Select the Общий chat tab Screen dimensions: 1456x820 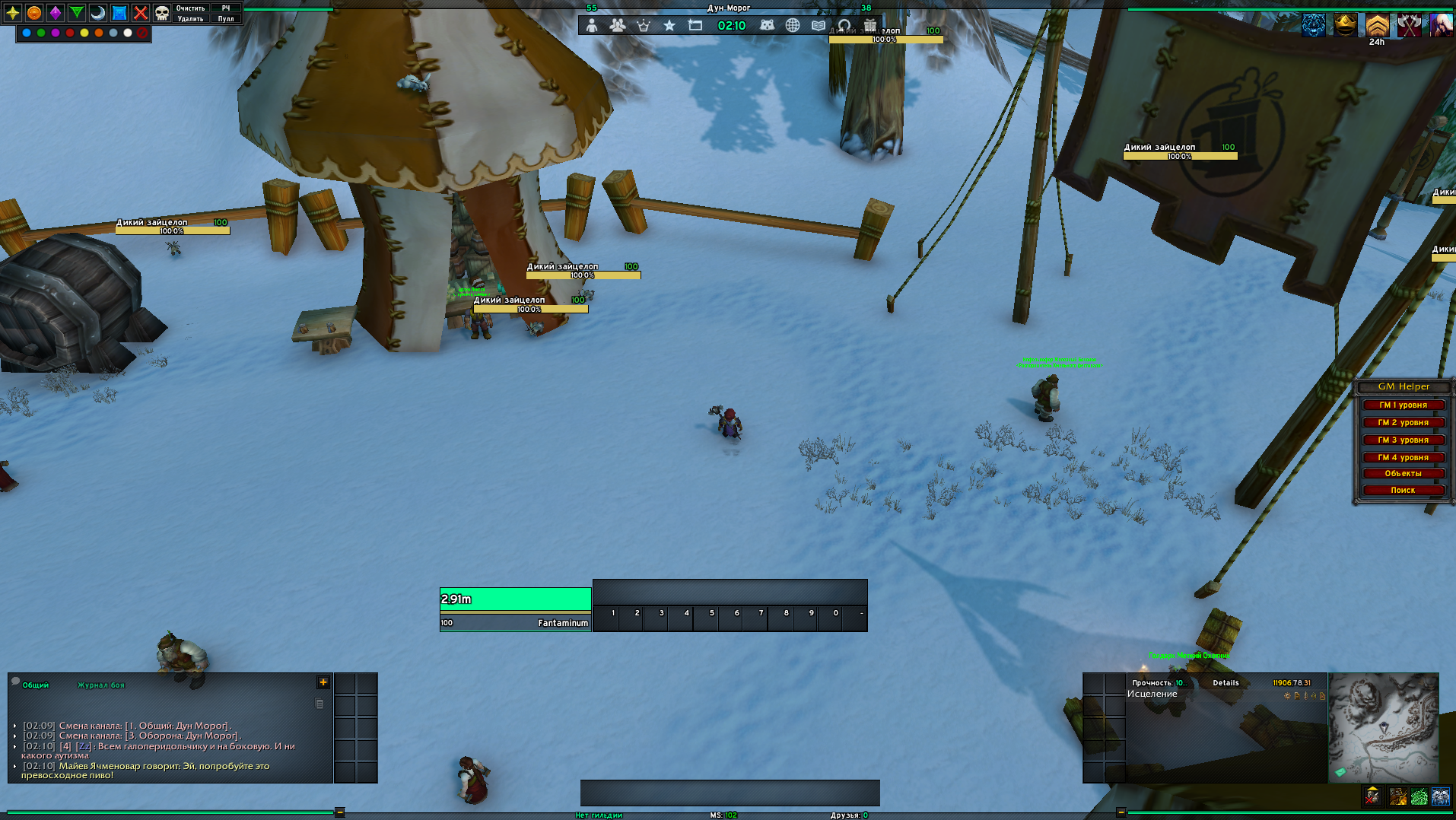[35, 685]
